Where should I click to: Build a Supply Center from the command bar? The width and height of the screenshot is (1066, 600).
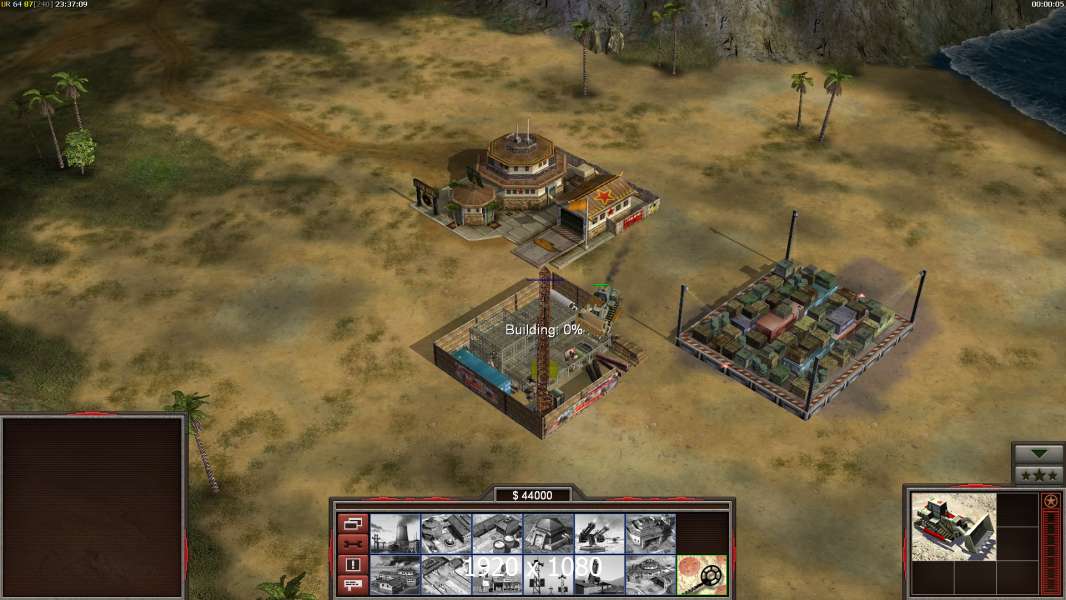497,533
